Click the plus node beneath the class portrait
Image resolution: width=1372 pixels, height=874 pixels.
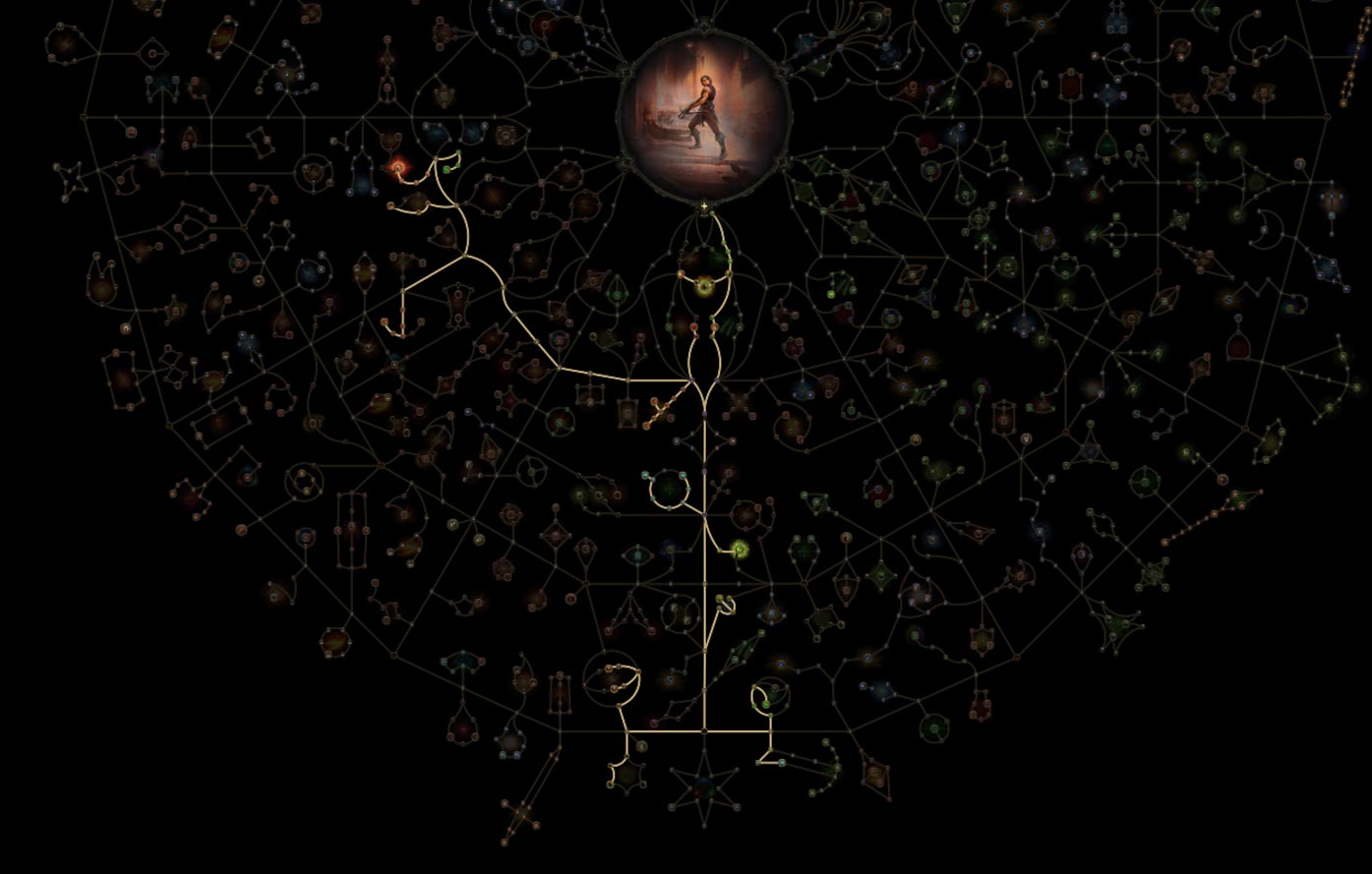[704, 206]
